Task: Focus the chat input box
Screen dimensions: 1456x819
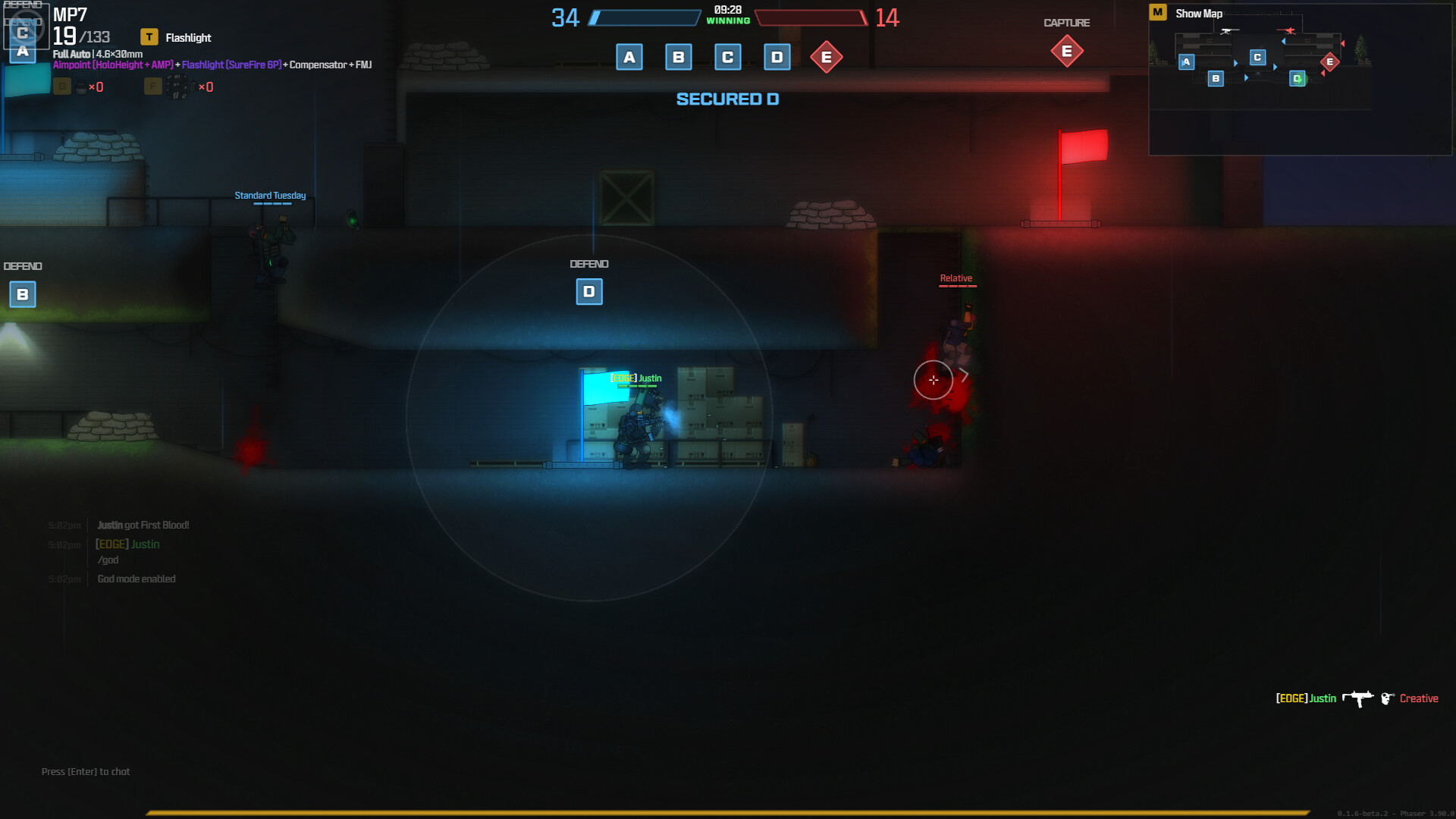Action: pos(86,771)
